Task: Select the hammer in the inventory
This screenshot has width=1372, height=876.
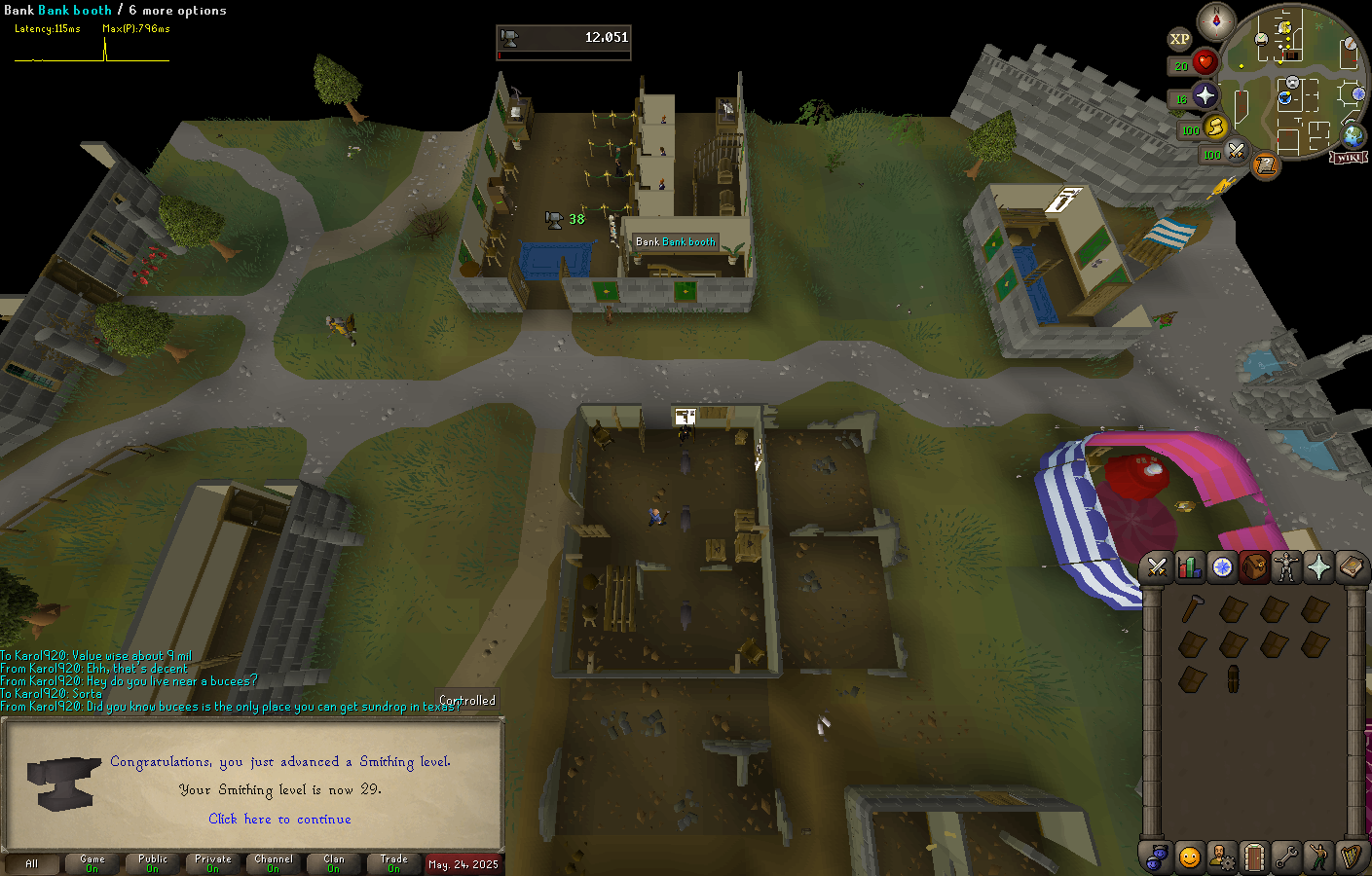Action: (x=1192, y=609)
